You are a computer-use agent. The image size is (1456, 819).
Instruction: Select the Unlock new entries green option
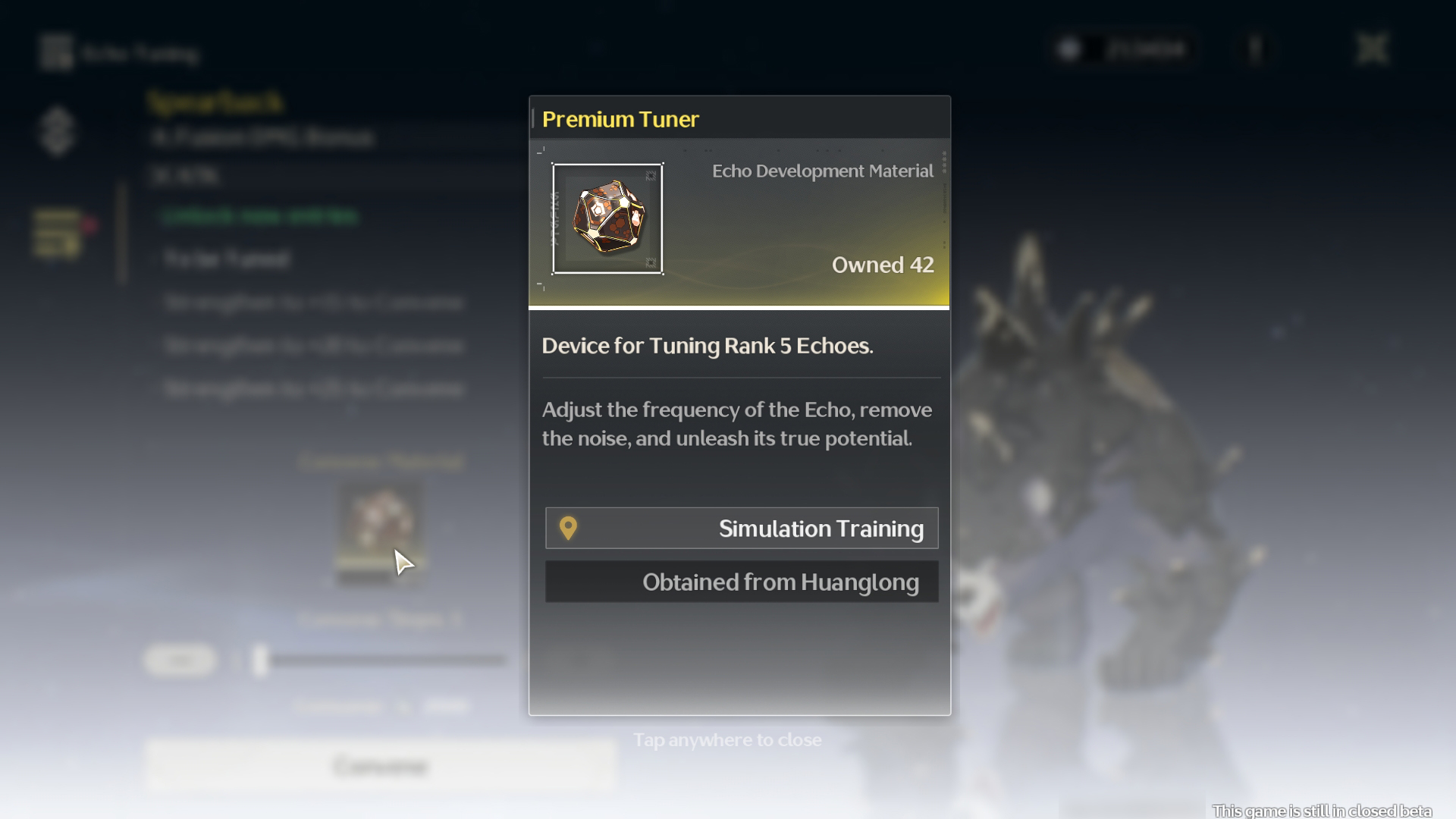coord(259,216)
